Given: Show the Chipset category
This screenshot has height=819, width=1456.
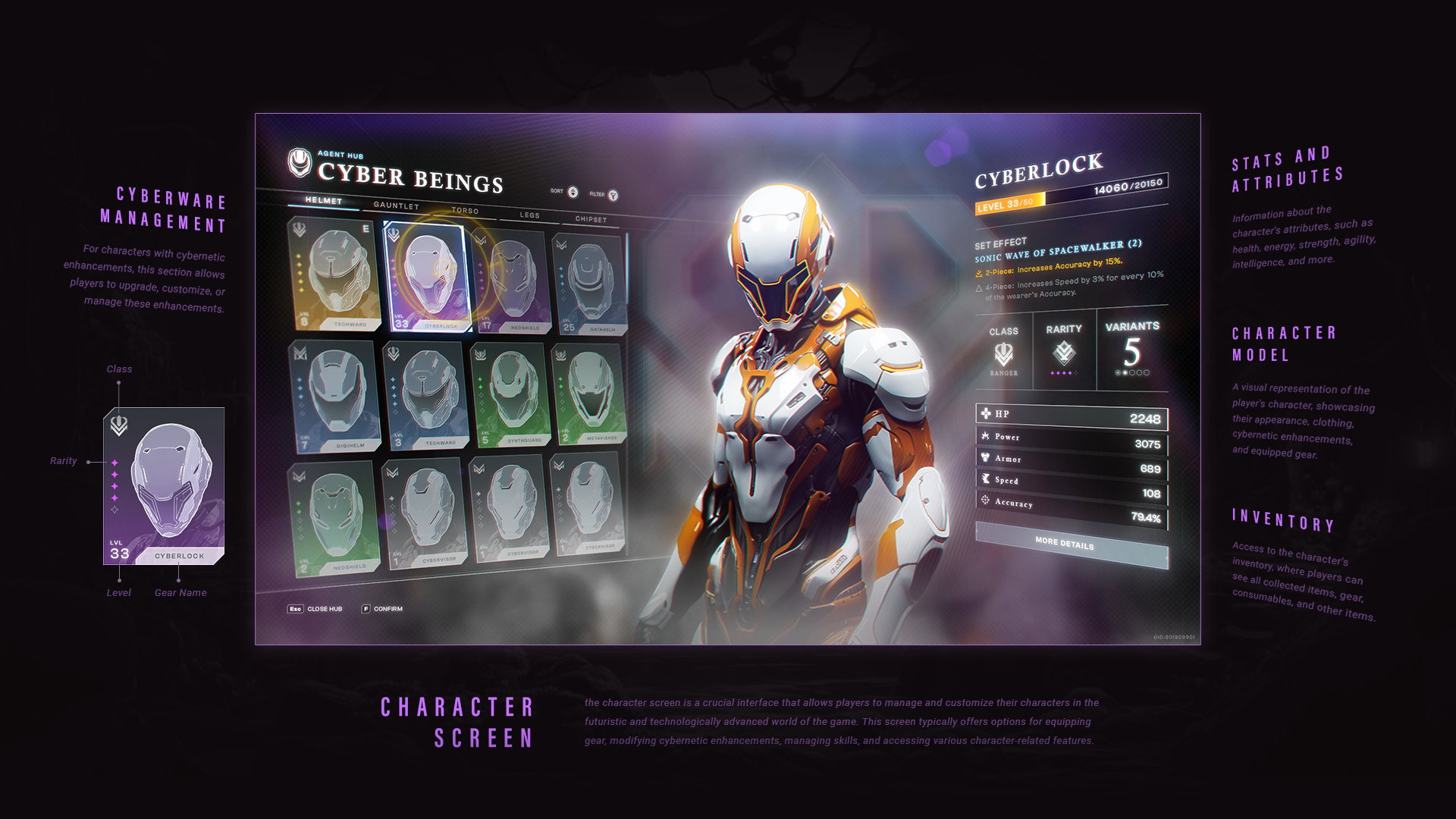Looking at the screenshot, I should coord(591,220).
